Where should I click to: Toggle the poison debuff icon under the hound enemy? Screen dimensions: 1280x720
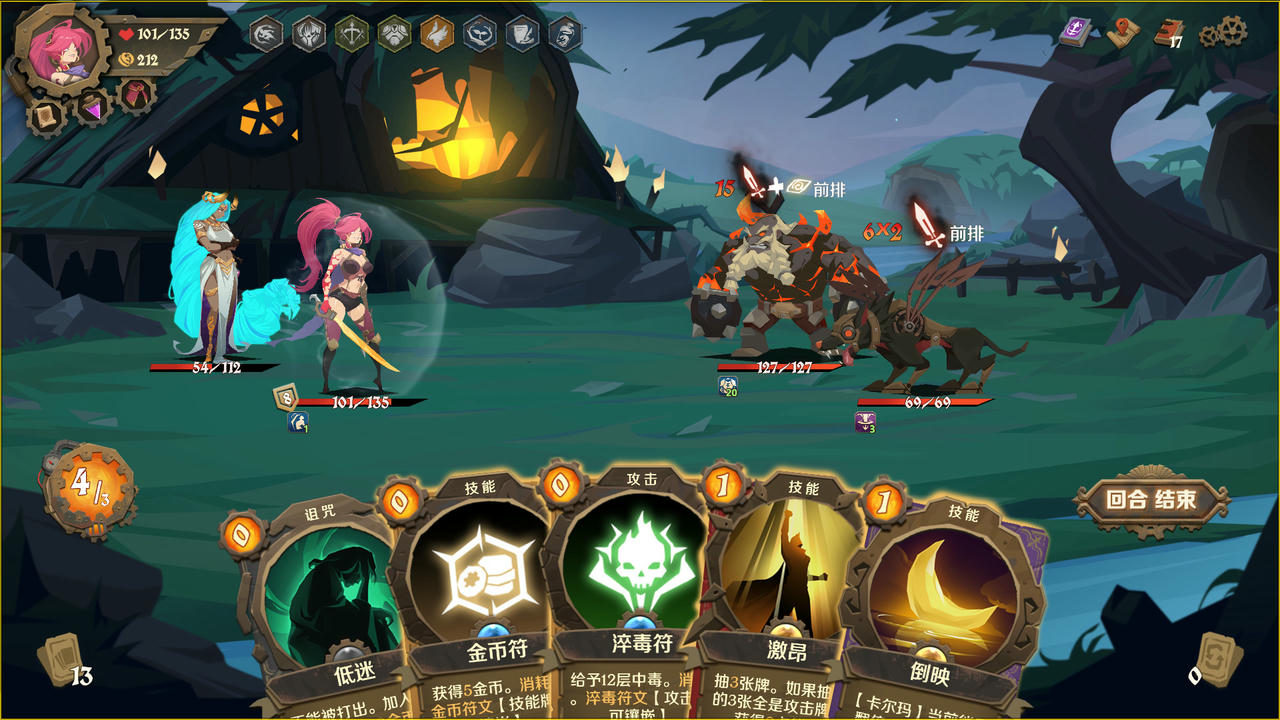[x=866, y=421]
